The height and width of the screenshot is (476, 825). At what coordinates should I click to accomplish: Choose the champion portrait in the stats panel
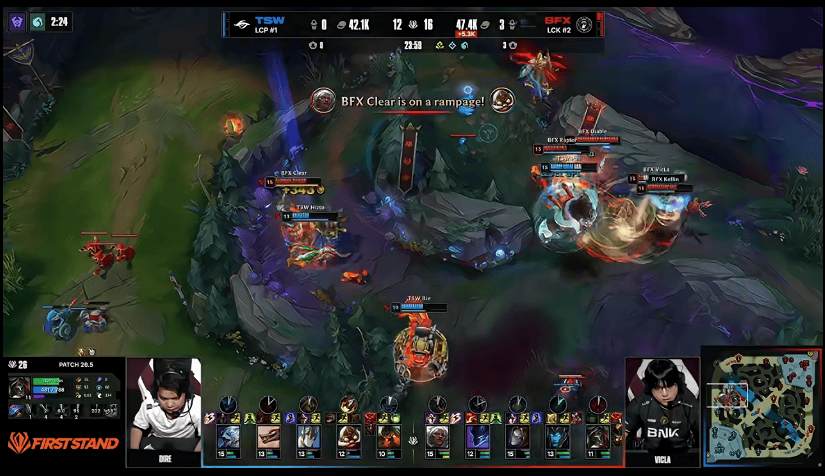point(18,389)
